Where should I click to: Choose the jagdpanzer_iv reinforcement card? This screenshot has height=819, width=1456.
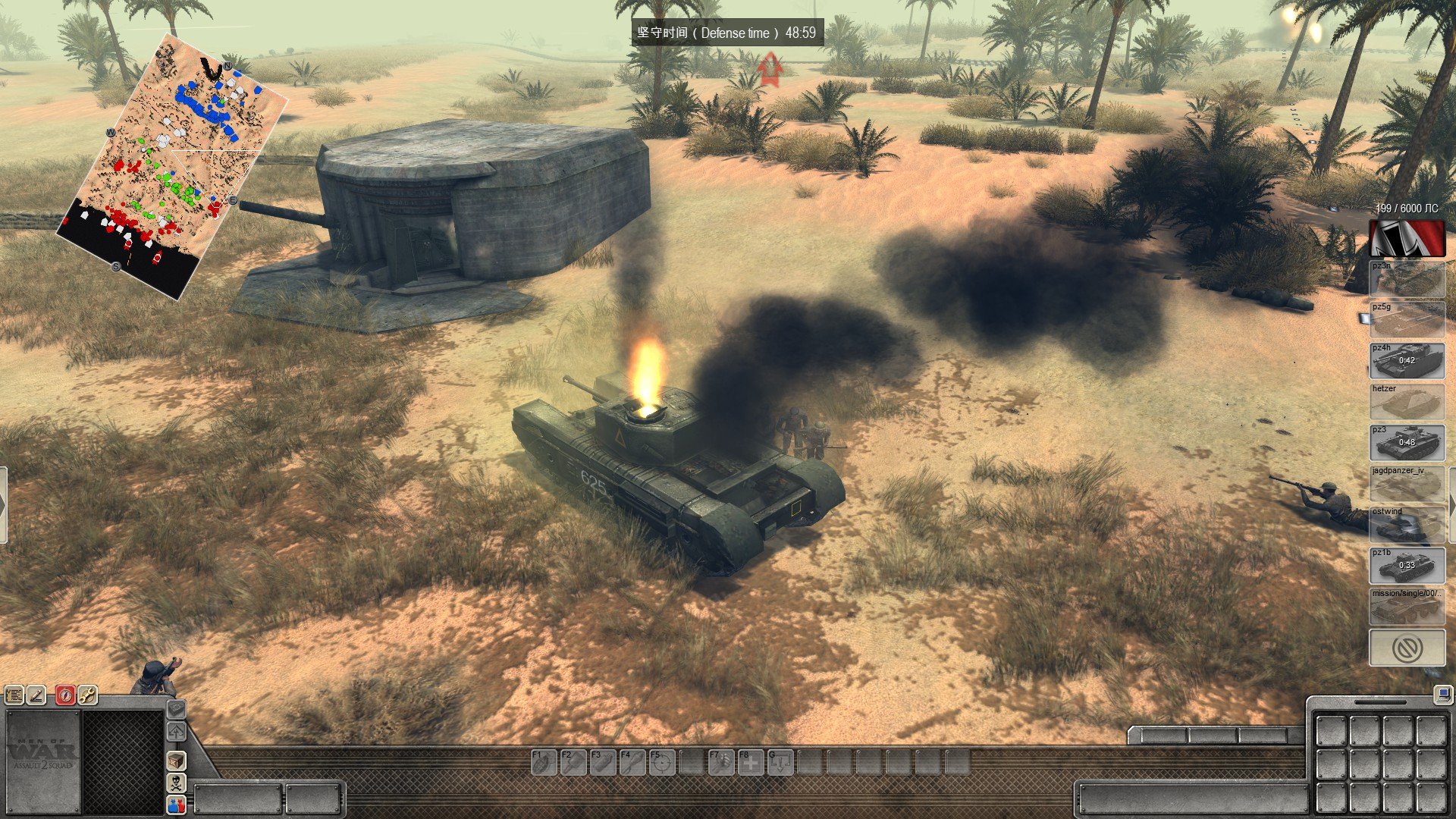click(1407, 484)
